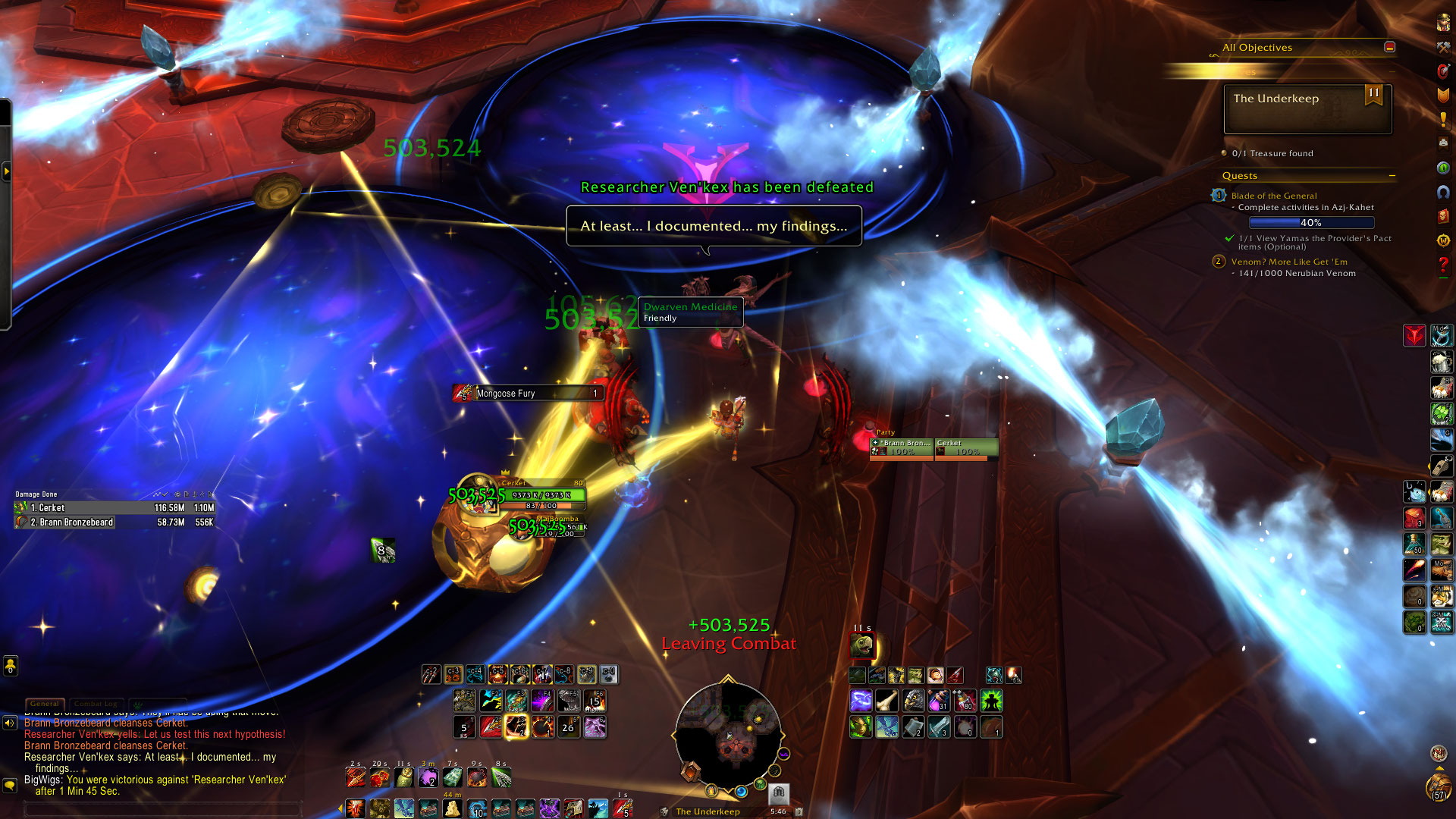The image size is (1456, 819).
Task: Select Brann Bronzebeard's party frame
Action: pos(902,447)
